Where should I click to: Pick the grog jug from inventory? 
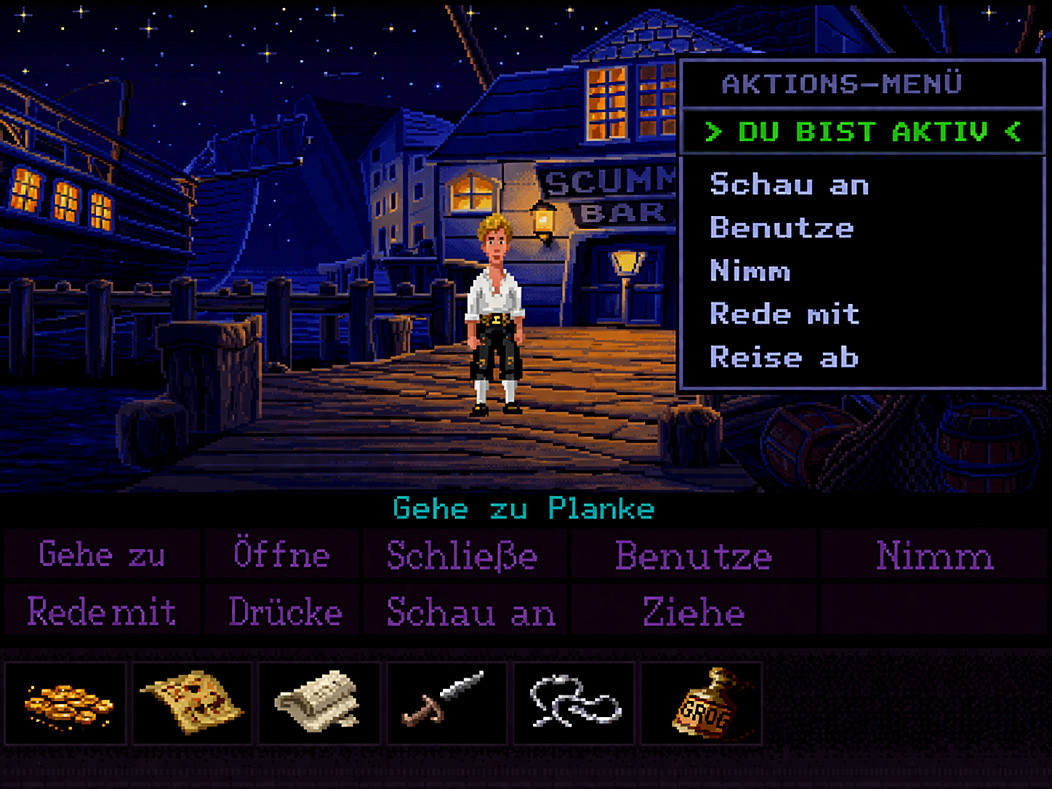(x=700, y=704)
